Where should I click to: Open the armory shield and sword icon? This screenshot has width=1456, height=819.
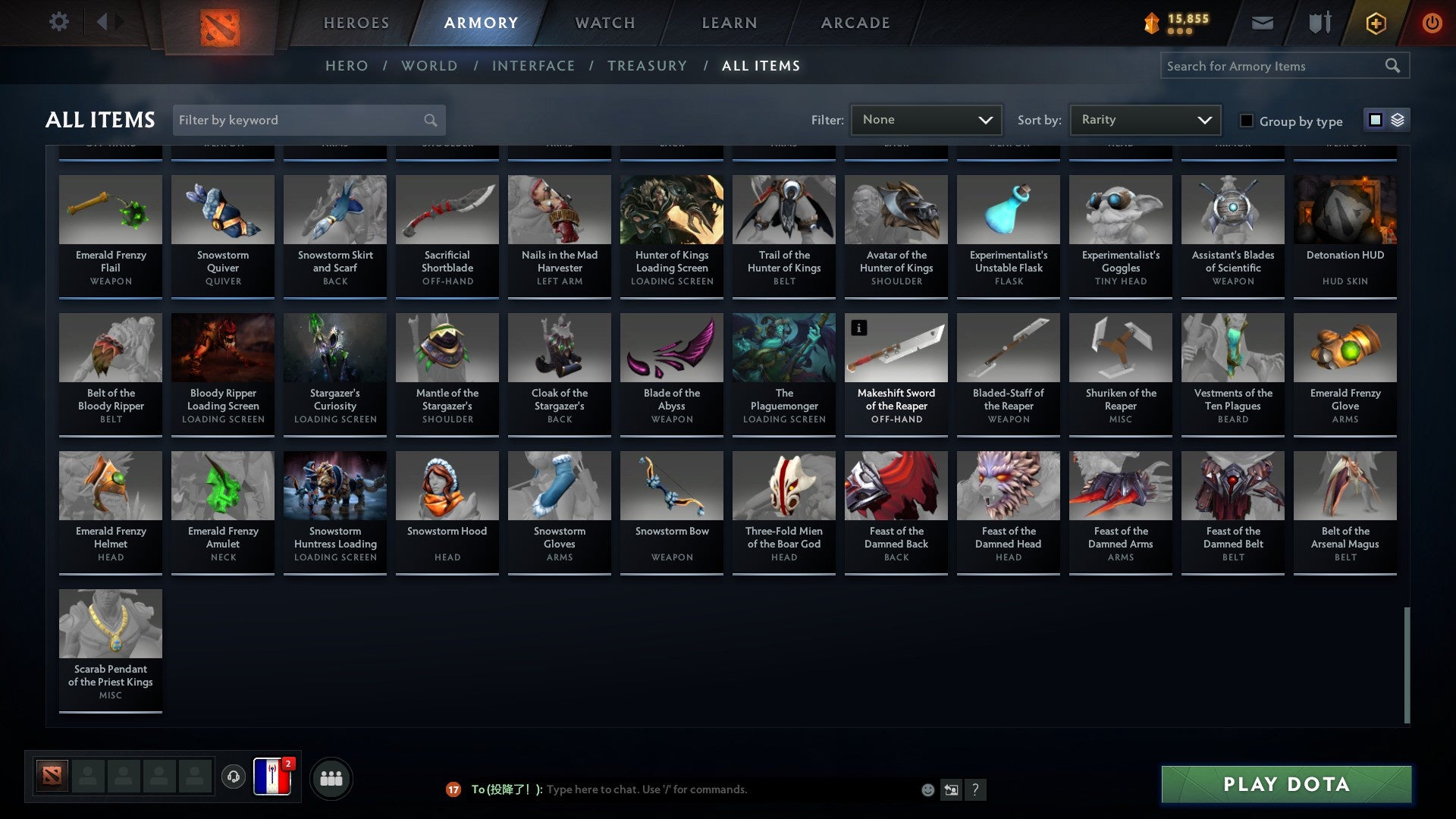(1318, 22)
